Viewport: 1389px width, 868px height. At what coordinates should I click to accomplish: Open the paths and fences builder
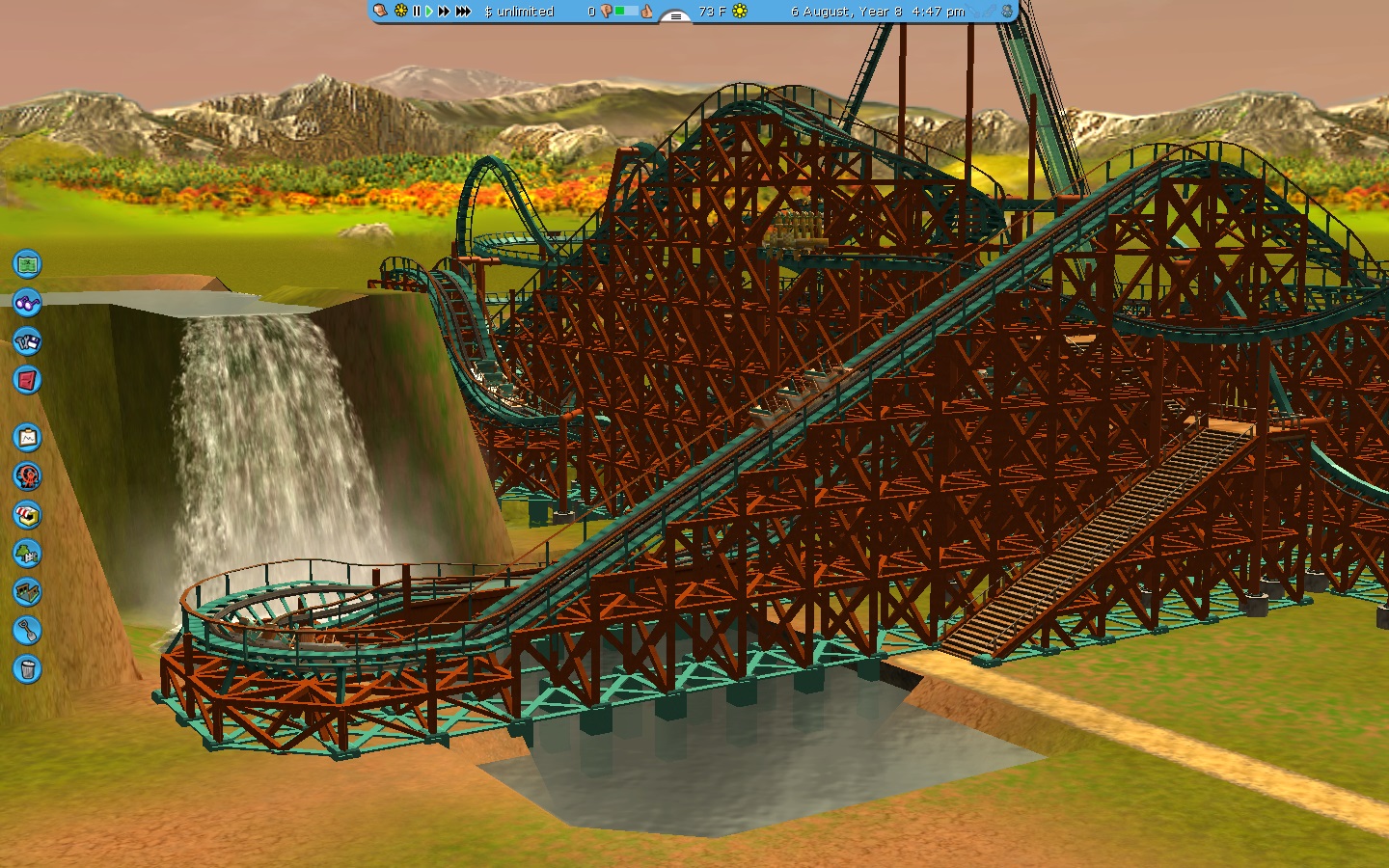point(27,592)
